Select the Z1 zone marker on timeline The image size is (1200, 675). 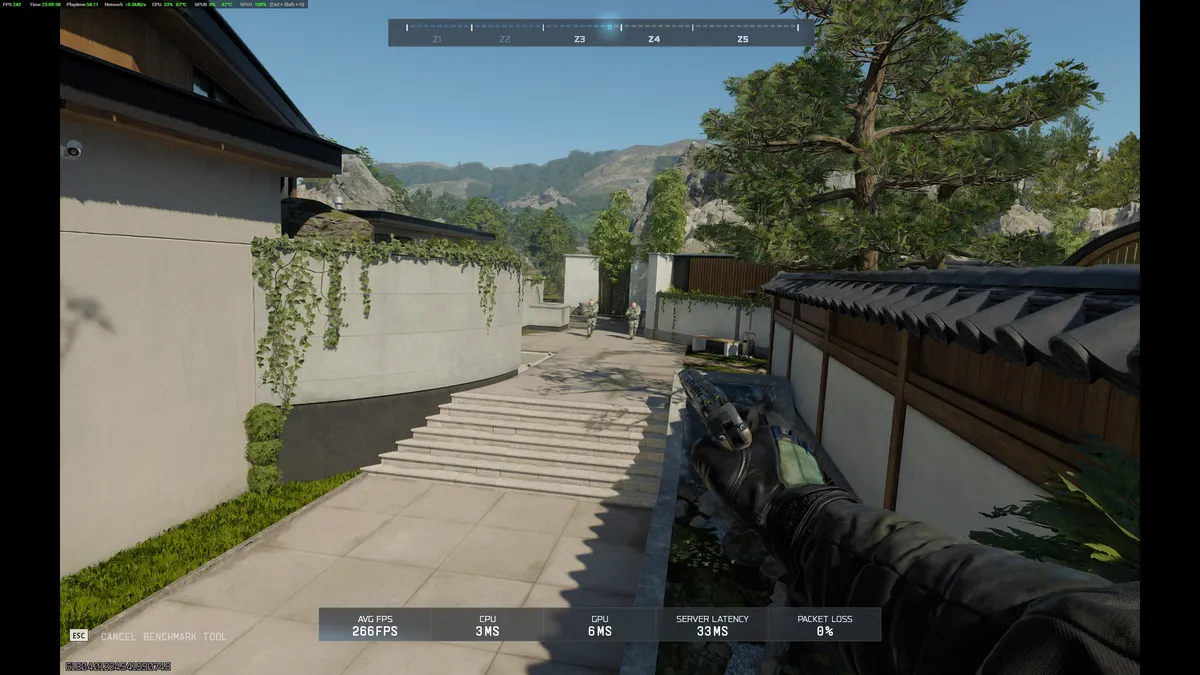click(x=437, y=39)
